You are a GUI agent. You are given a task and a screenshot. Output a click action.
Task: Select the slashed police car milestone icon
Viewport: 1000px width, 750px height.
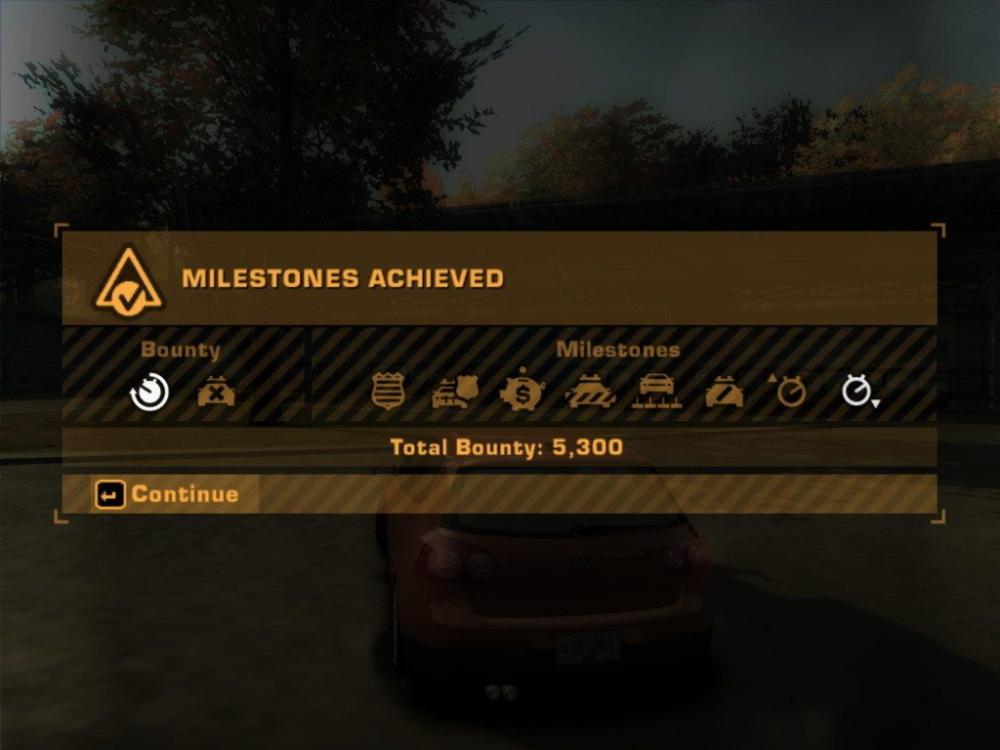724,393
